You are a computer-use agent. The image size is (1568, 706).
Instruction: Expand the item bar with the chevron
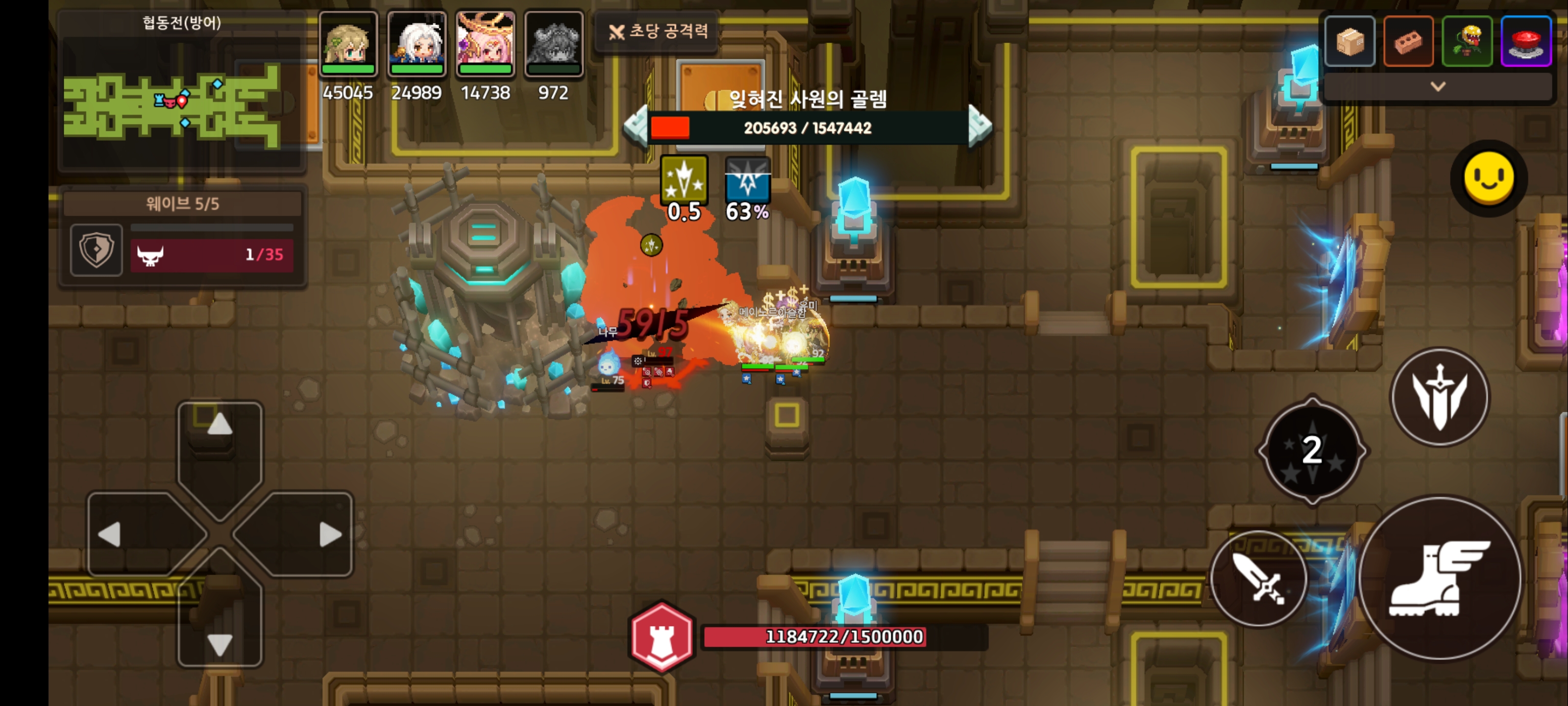1438,86
